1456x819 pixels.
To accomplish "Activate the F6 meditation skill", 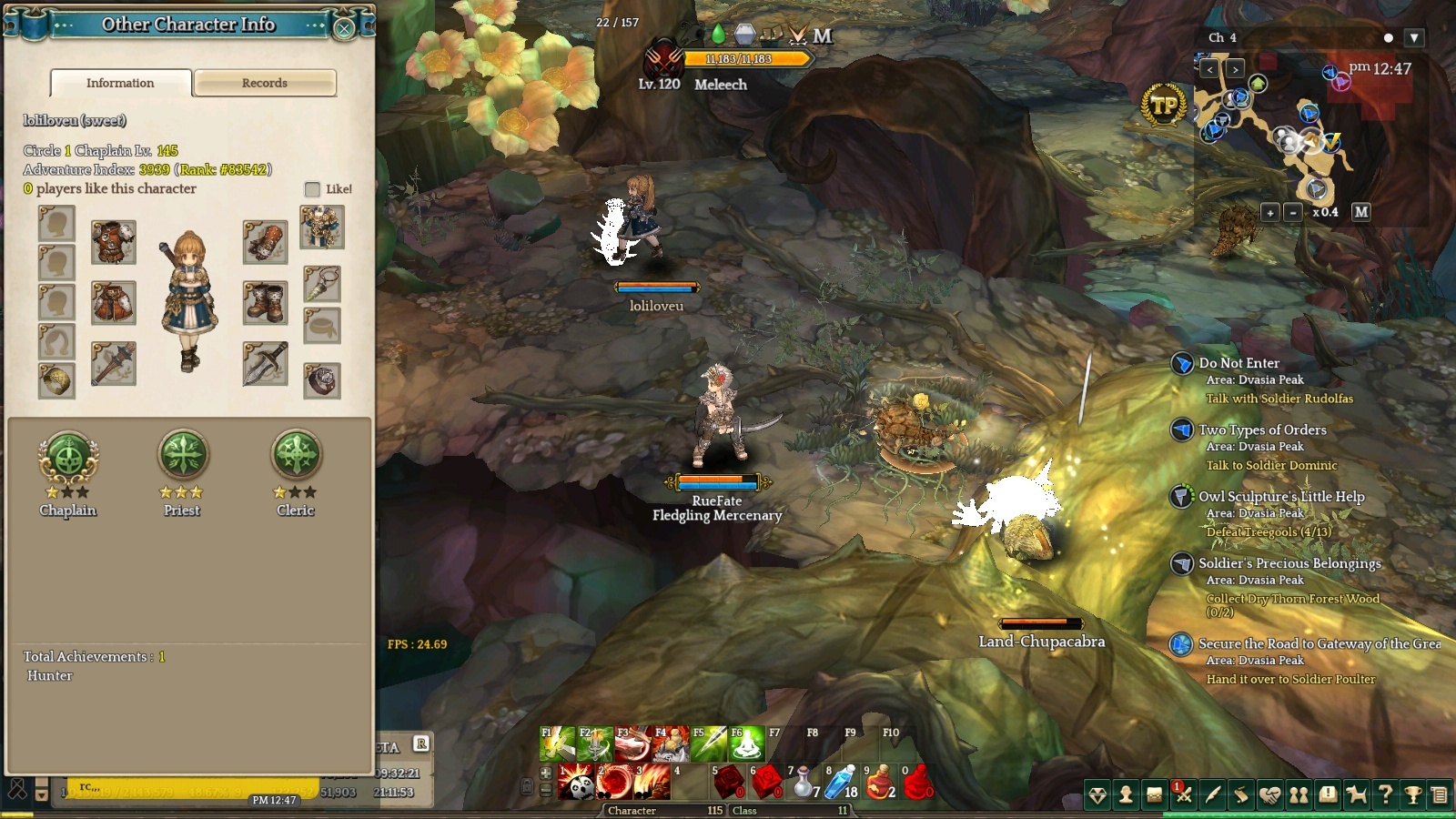I will pos(746,744).
